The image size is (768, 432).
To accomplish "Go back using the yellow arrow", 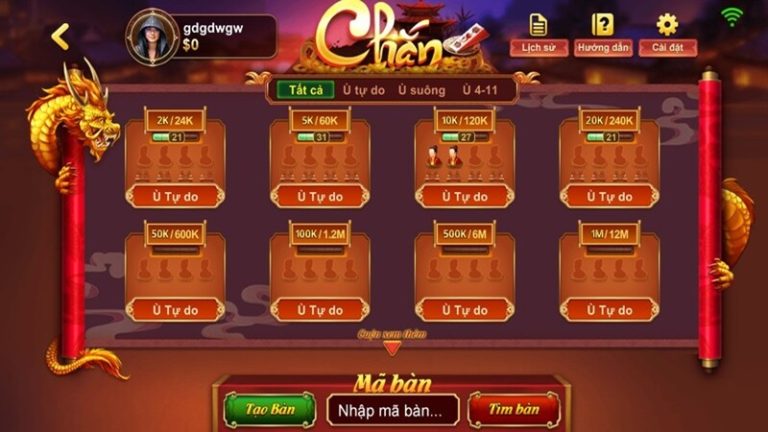I will (61, 37).
